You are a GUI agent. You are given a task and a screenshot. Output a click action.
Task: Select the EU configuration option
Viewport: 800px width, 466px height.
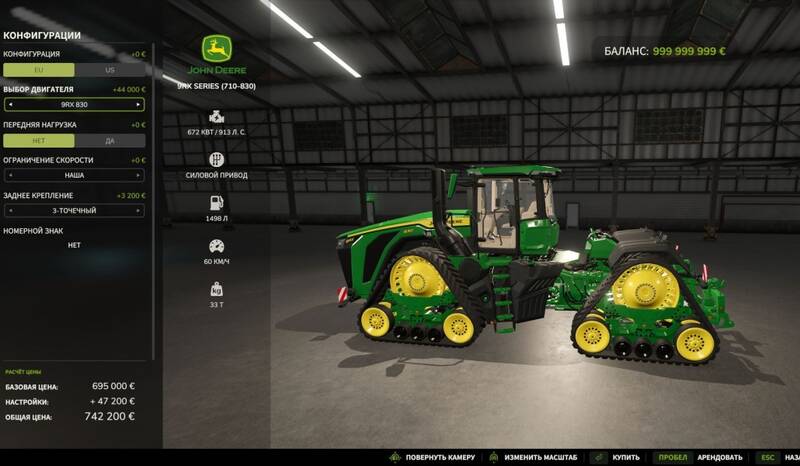pyautogui.click(x=38, y=70)
